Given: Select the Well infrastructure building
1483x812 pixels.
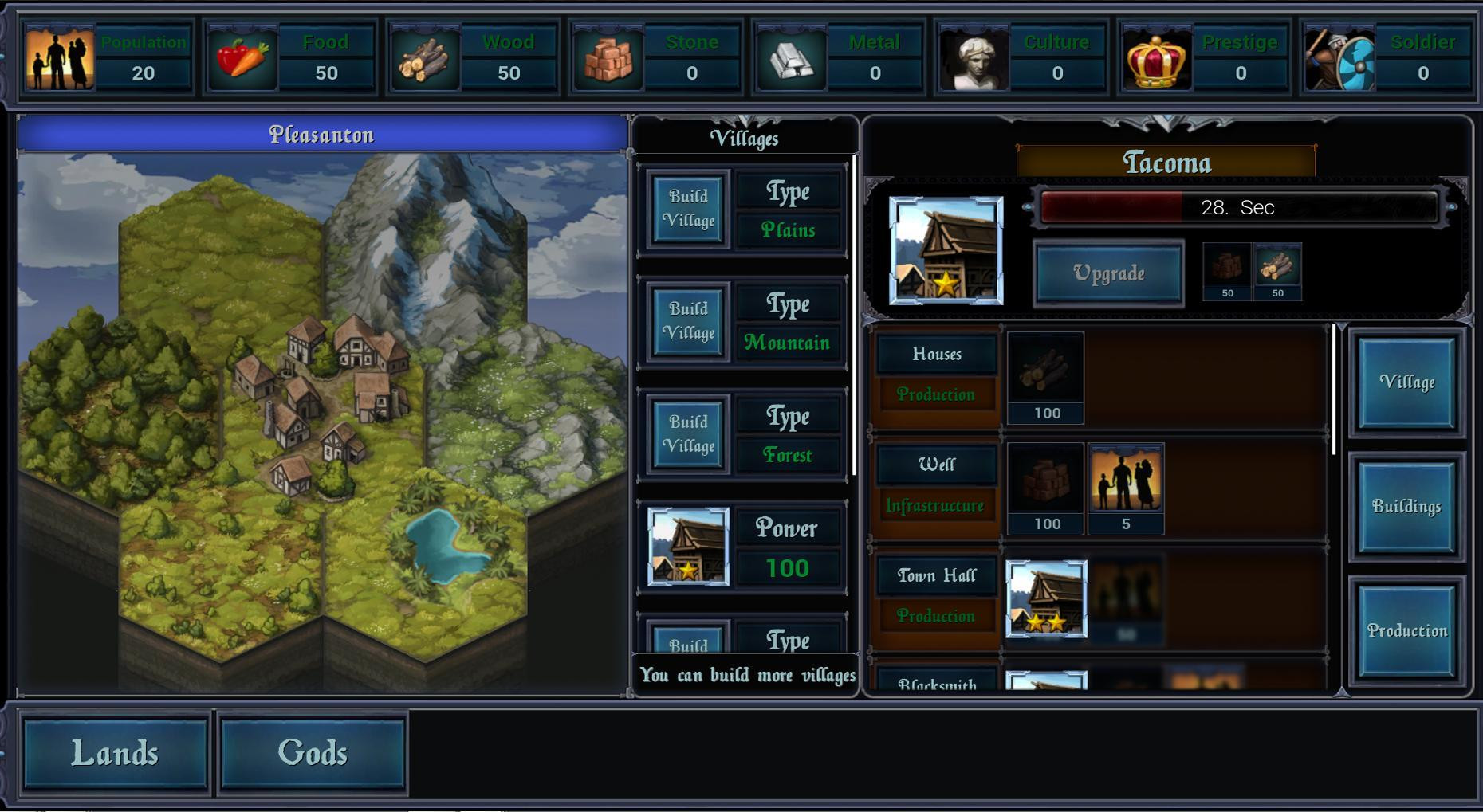Looking at the screenshot, I should pyautogui.click(x=937, y=465).
